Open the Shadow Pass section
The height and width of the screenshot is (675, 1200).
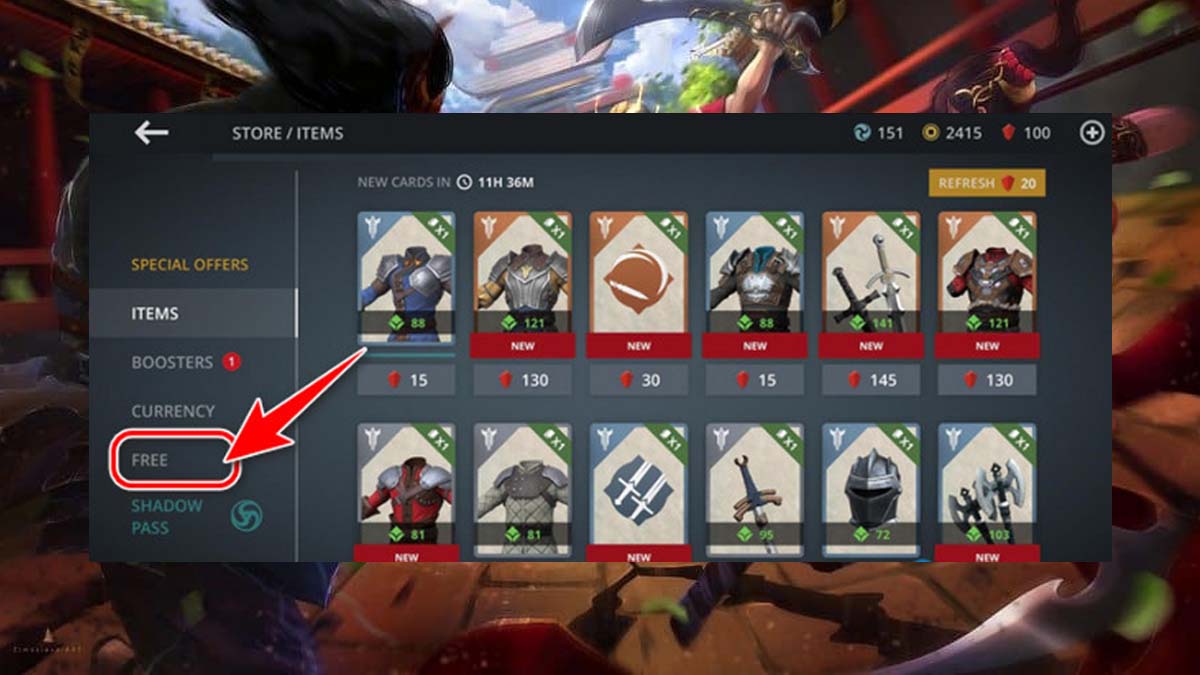click(x=167, y=516)
